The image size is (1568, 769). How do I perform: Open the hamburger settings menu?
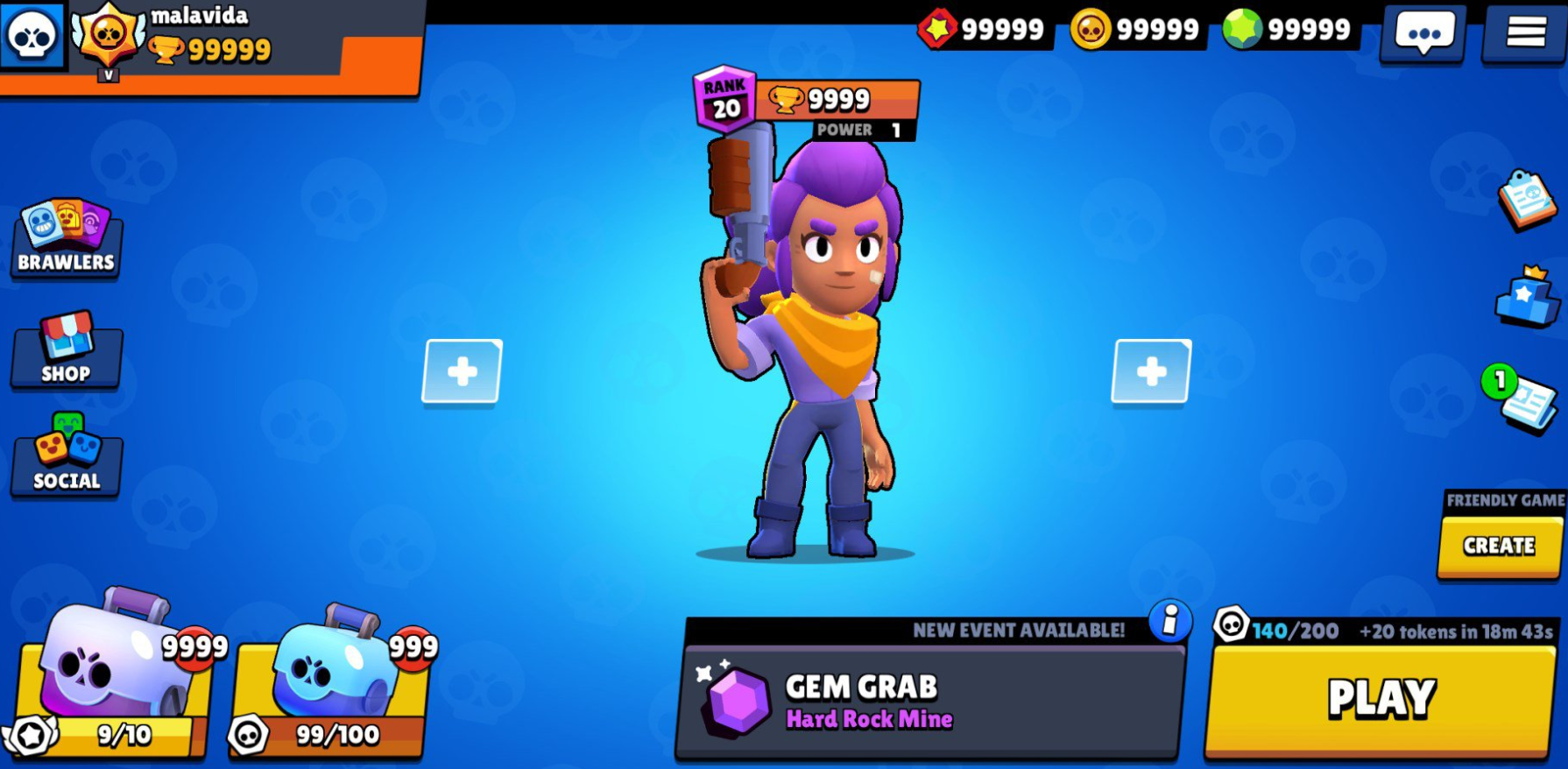(x=1526, y=35)
